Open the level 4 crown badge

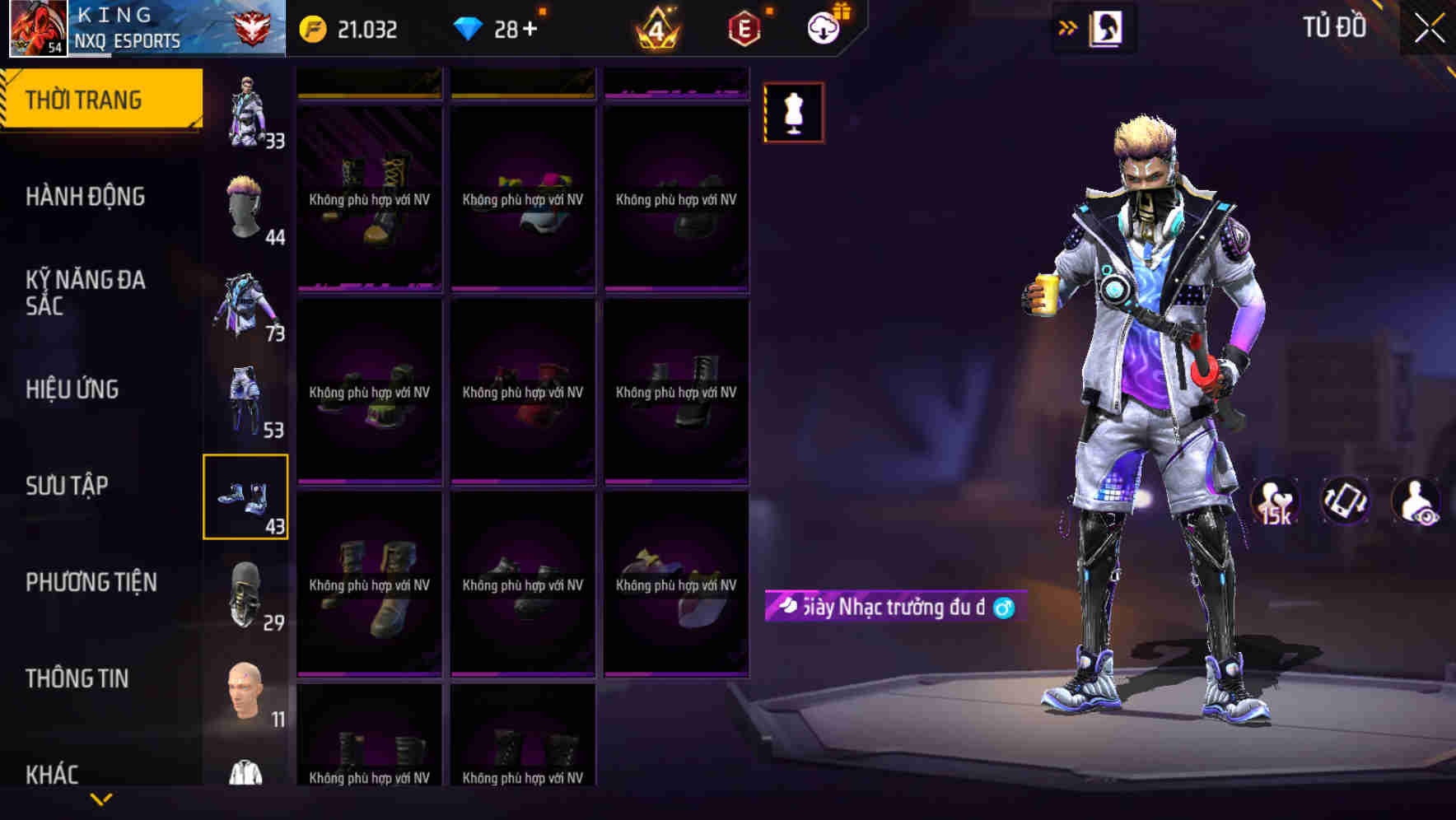pos(656,27)
